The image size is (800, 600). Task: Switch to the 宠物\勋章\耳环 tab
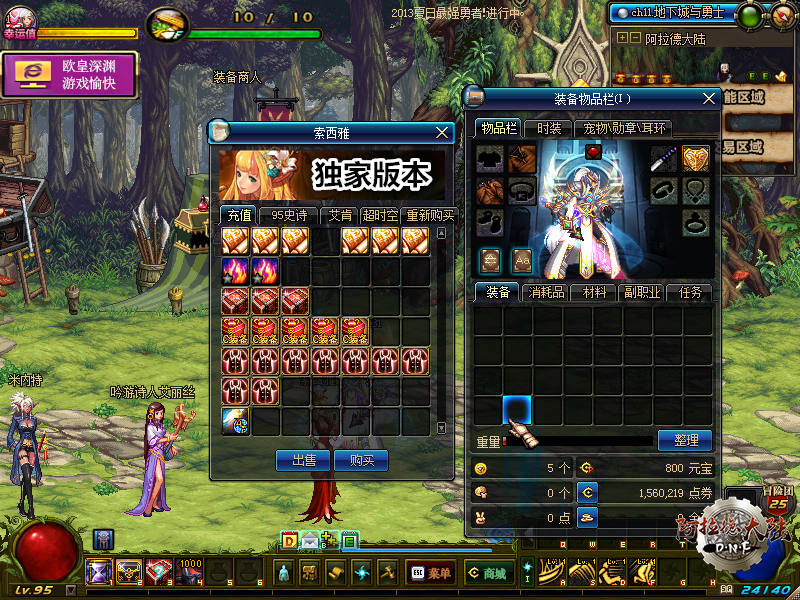tap(625, 128)
